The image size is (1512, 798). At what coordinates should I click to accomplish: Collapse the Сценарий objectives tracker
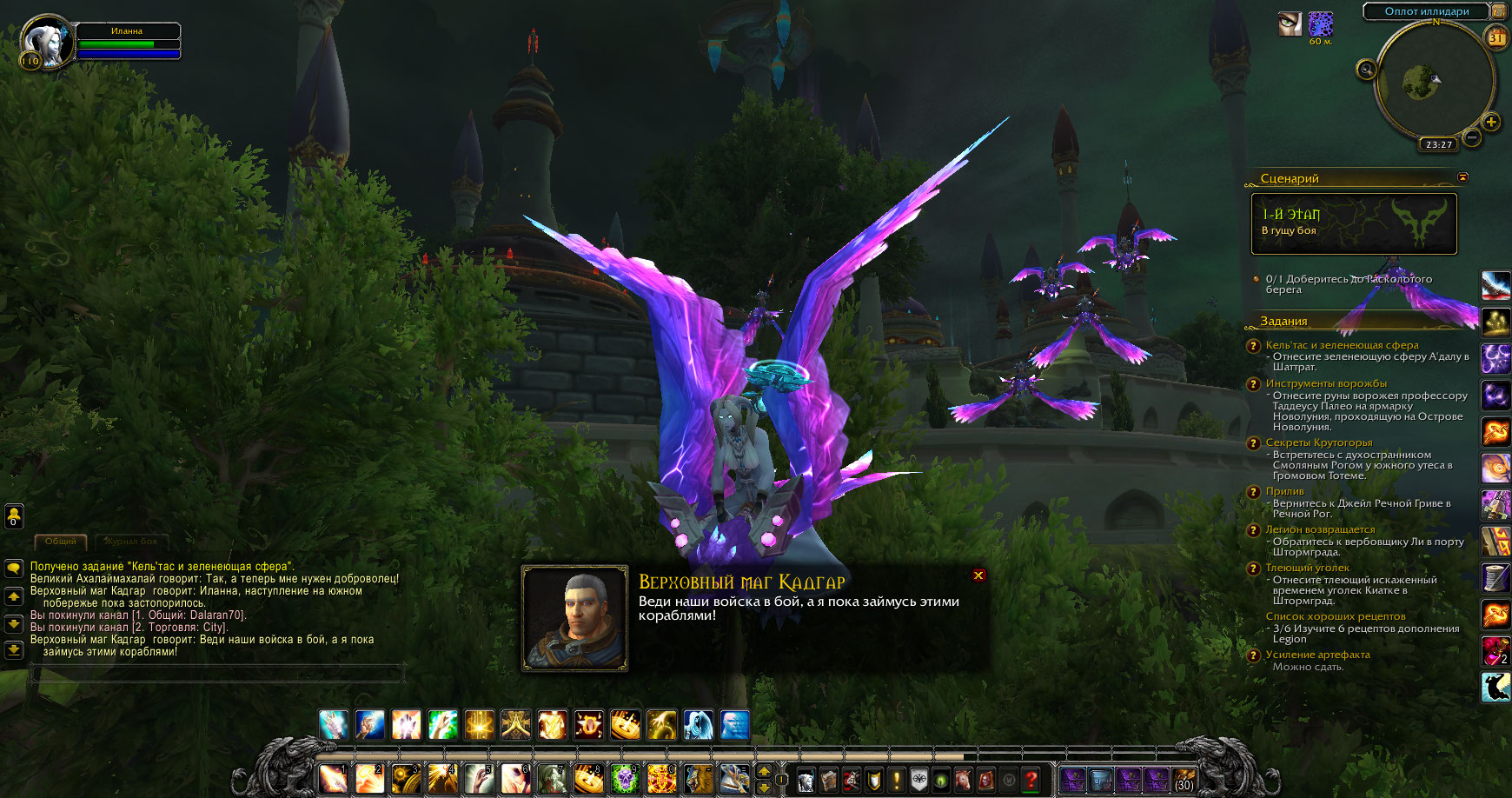point(1463,177)
